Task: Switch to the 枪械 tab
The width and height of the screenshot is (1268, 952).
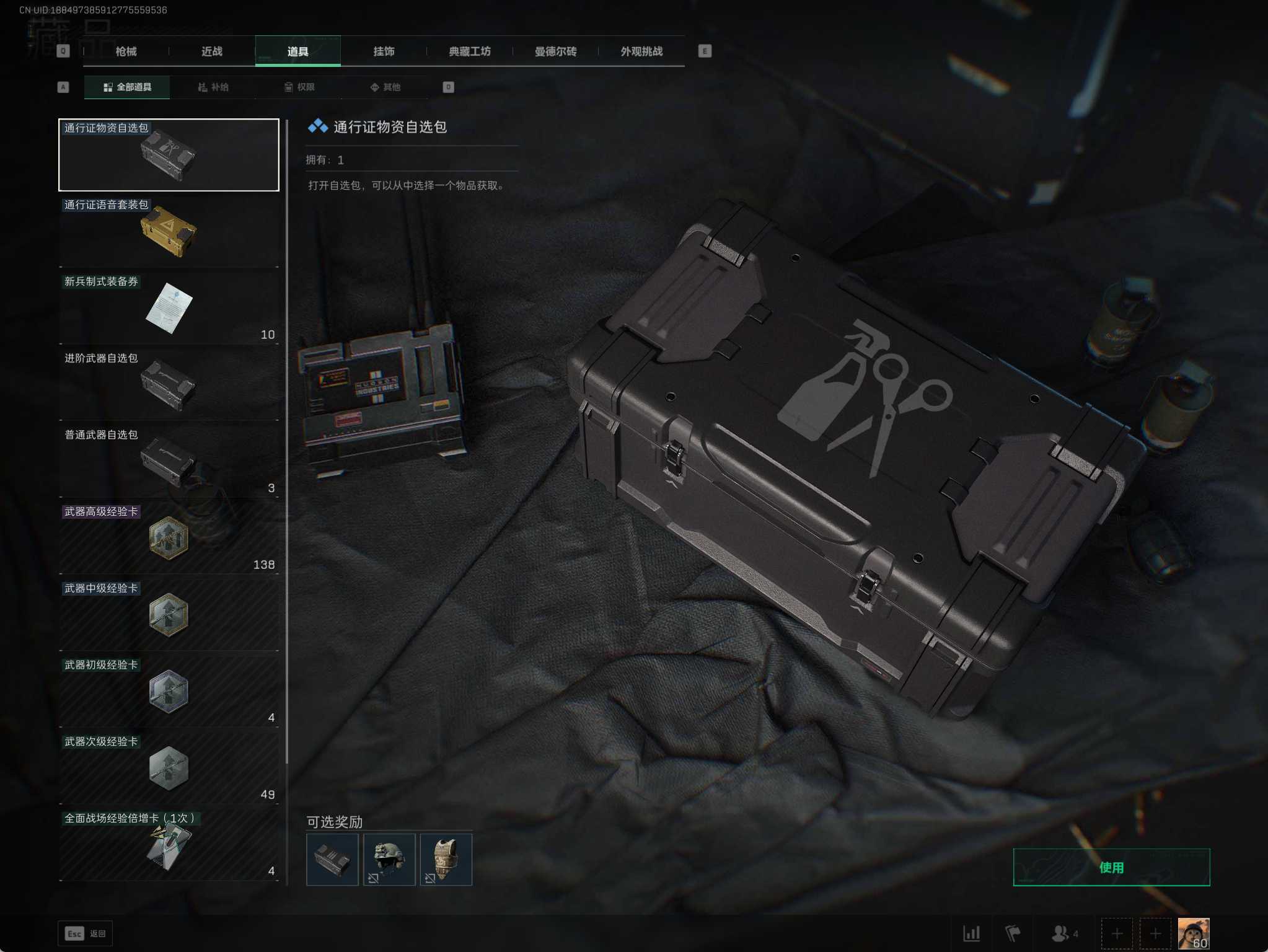Action: (x=126, y=51)
